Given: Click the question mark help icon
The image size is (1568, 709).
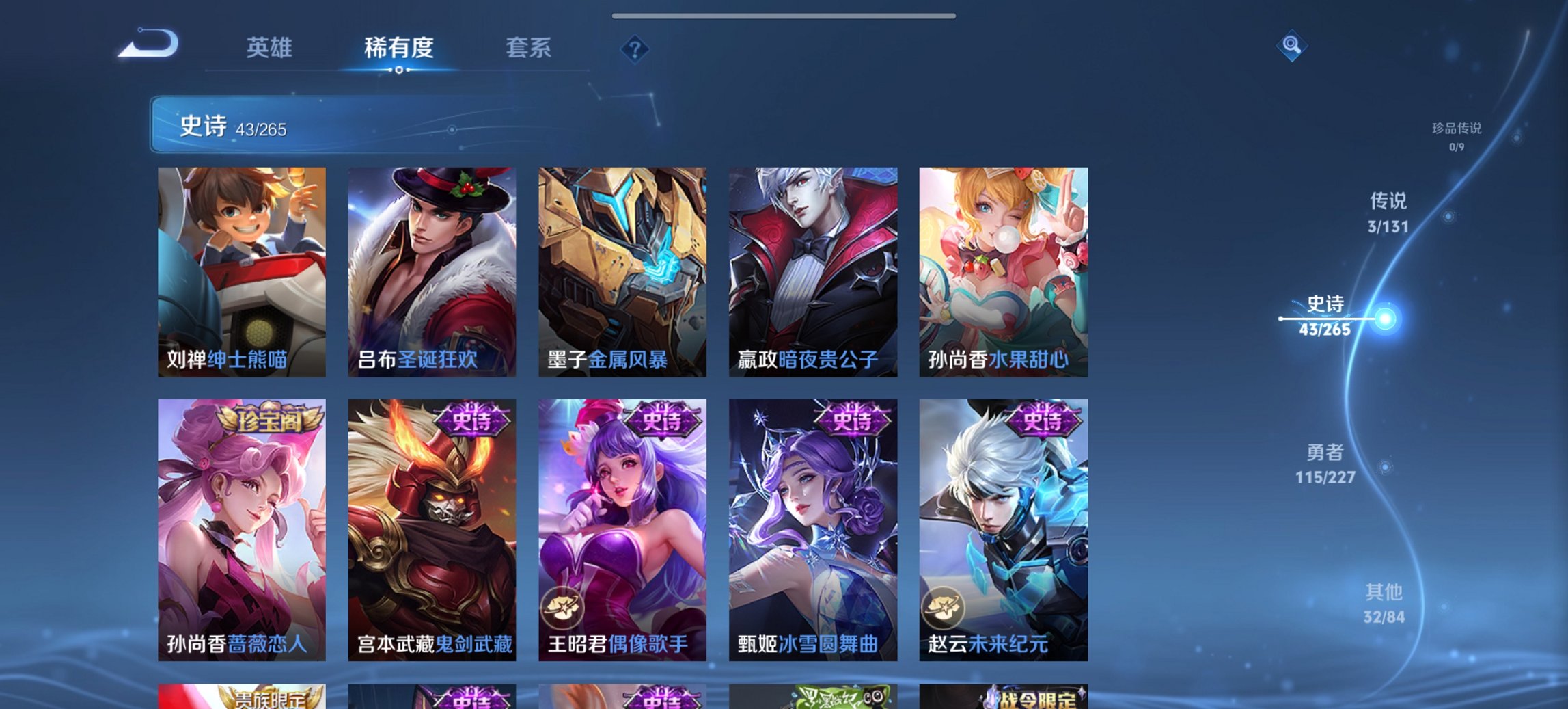Looking at the screenshot, I should pos(635,49).
